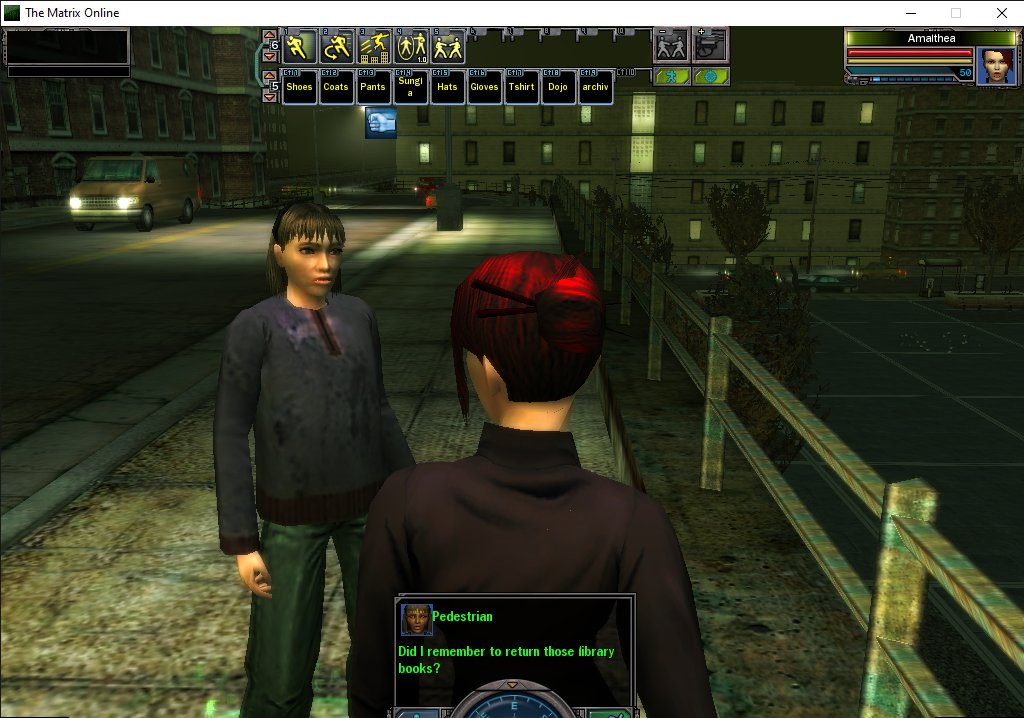Choose the Dojo hotbar slot
This screenshot has width=1024, height=718.
tap(558, 87)
